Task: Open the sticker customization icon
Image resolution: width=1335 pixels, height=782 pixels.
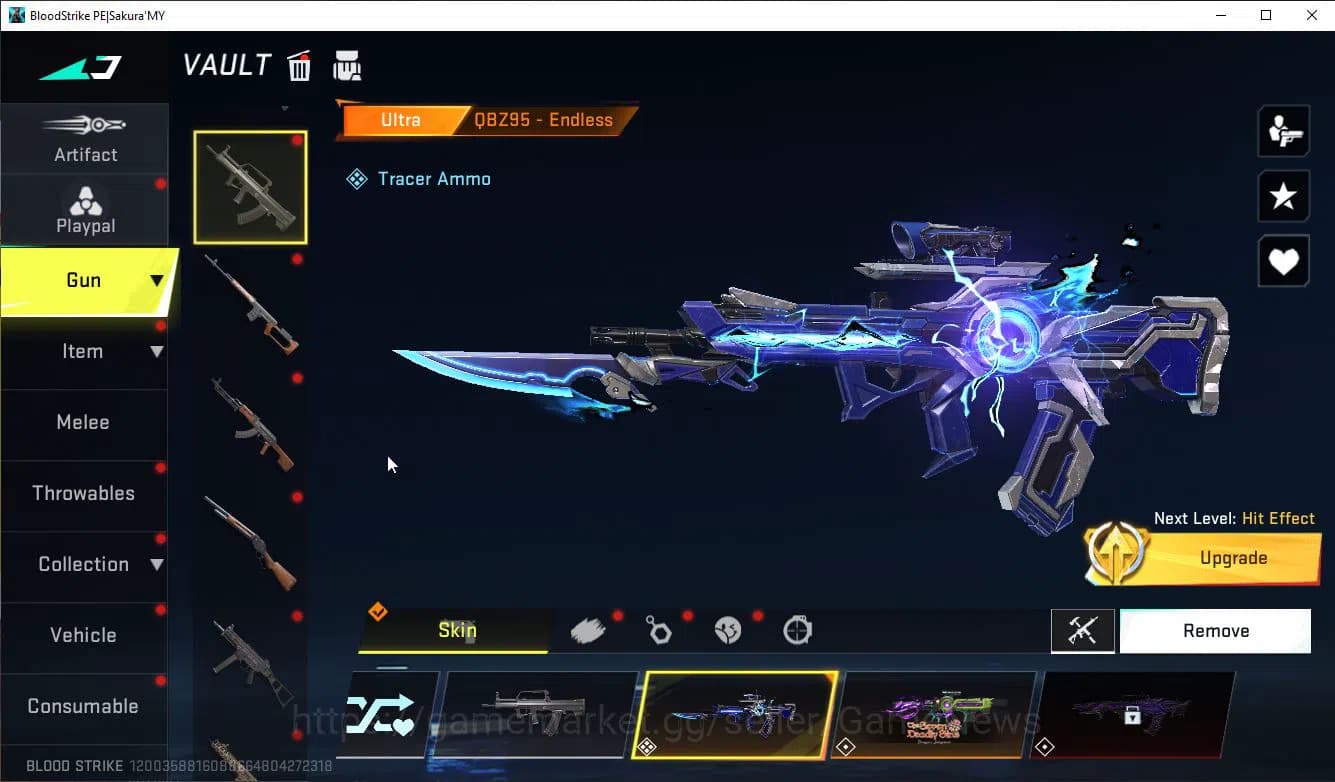Action: pos(728,630)
